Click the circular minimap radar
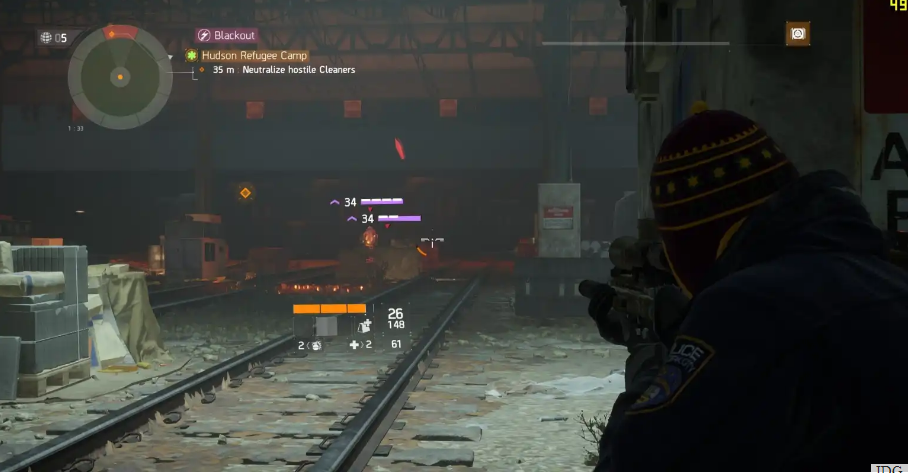Image resolution: width=909 pixels, height=473 pixels. (120, 77)
